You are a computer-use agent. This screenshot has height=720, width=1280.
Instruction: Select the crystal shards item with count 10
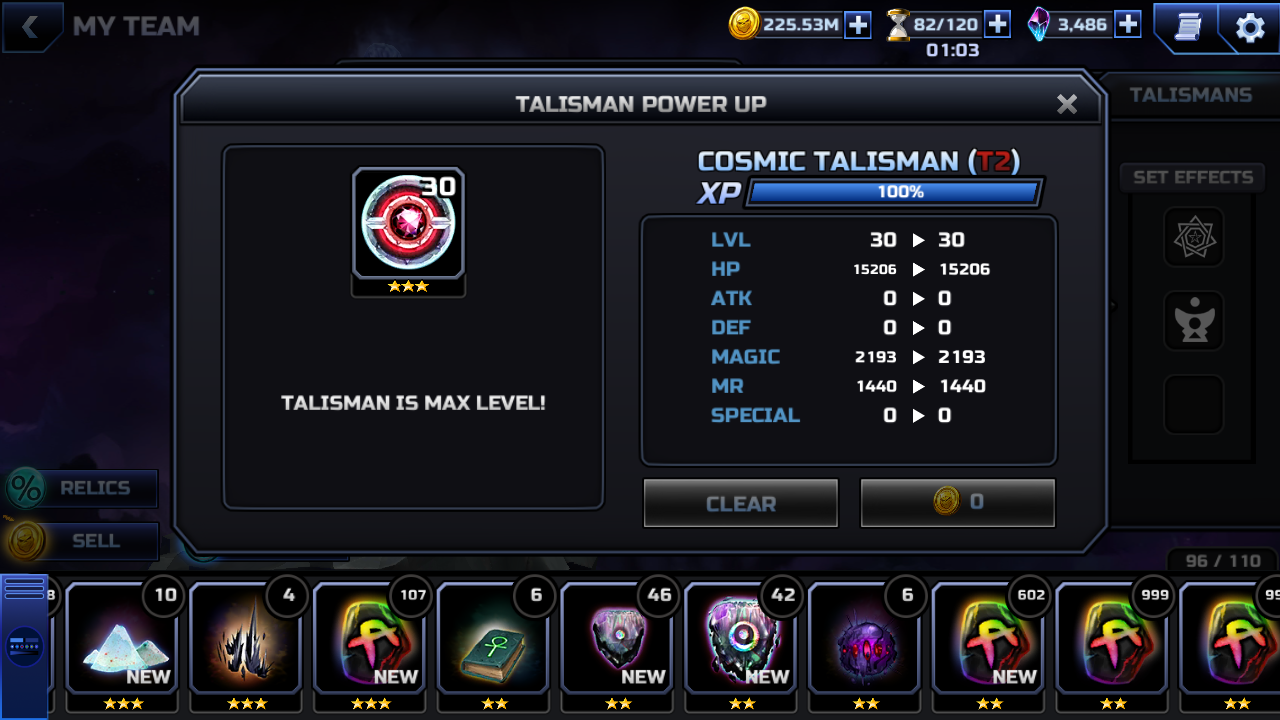tap(121, 638)
